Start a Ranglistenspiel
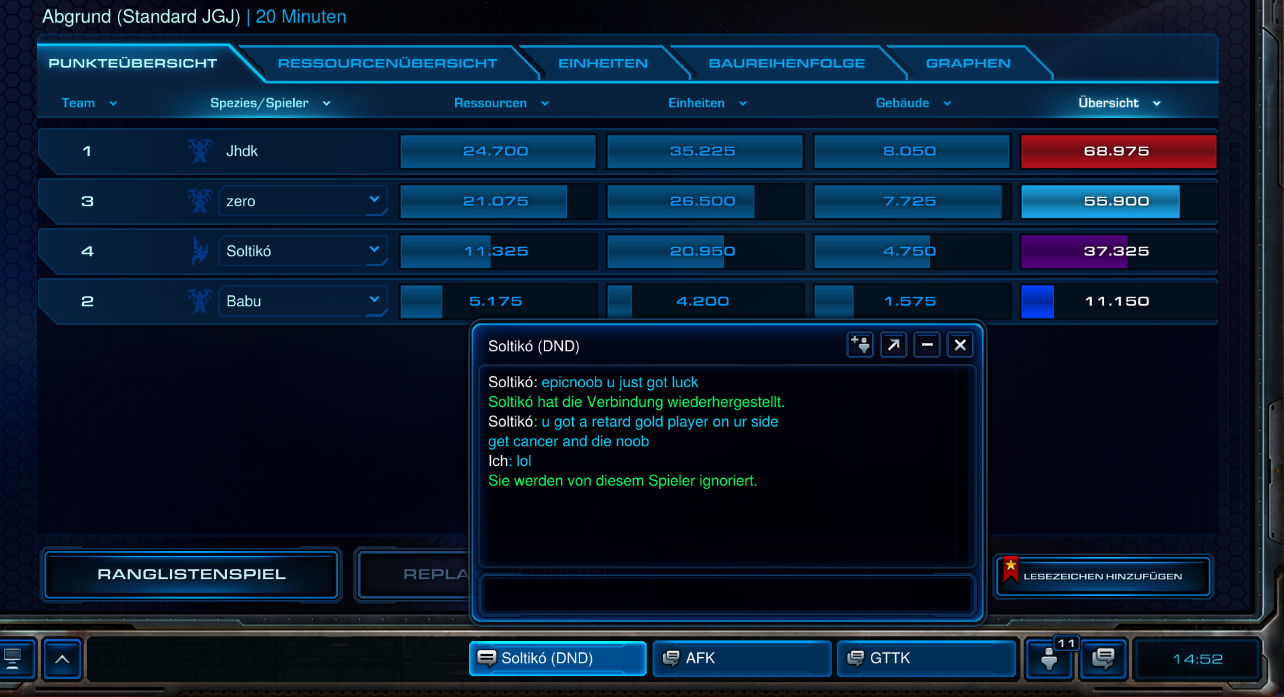The width and height of the screenshot is (1284, 697). click(191, 574)
